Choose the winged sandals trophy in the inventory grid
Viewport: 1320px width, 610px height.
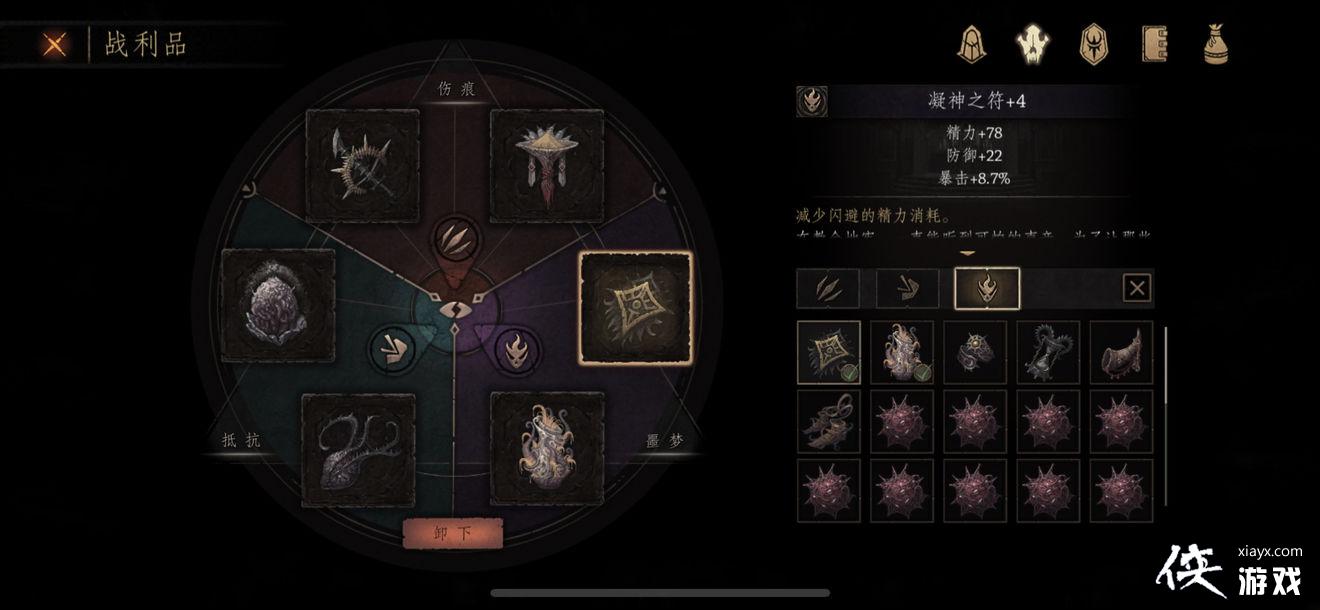pyautogui.click(x=829, y=422)
